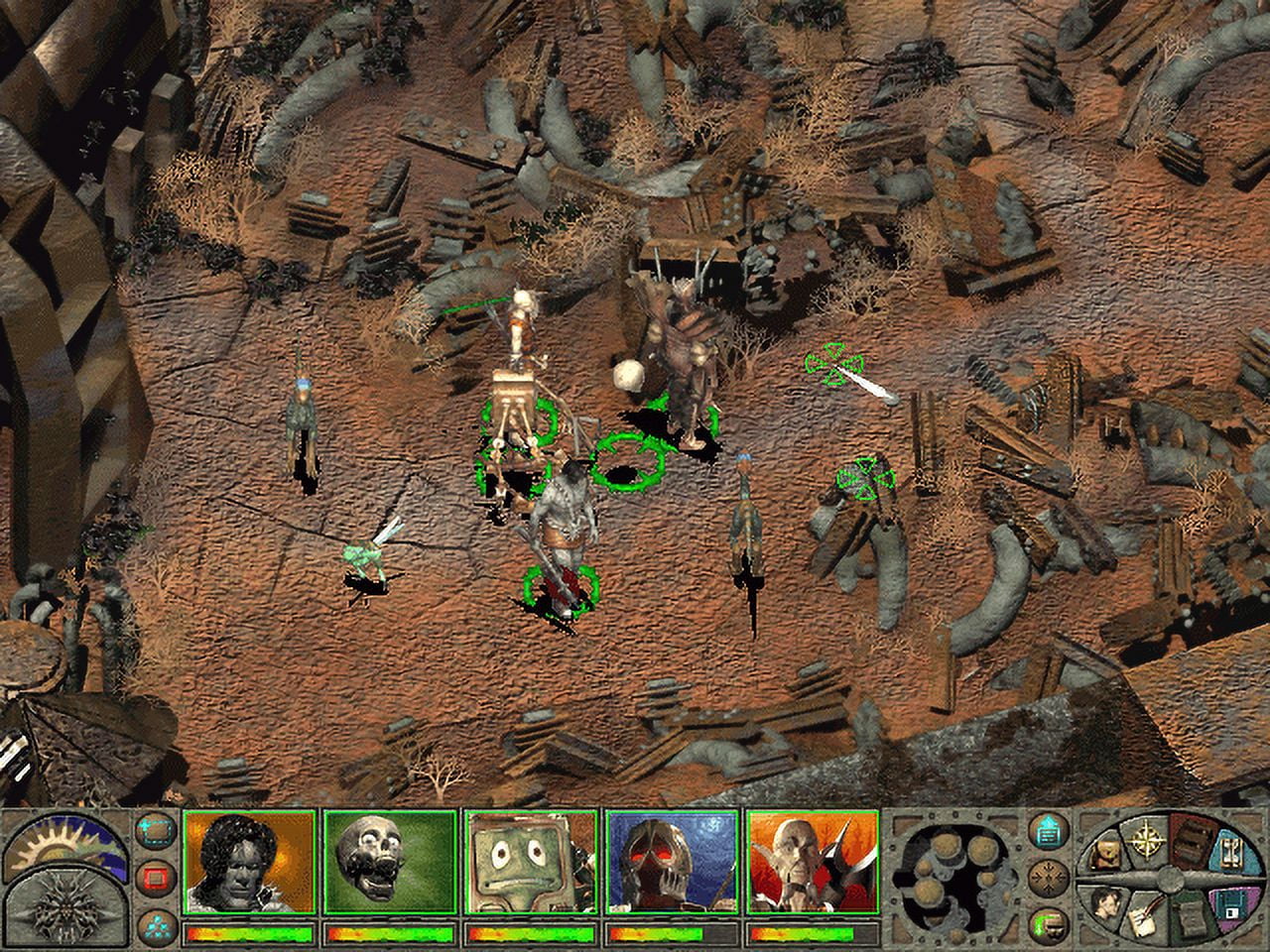Click the four inward arrows button
The width and height of the screenshot is (1270, 952).
pyautogui.click(x=1048, y=878)
